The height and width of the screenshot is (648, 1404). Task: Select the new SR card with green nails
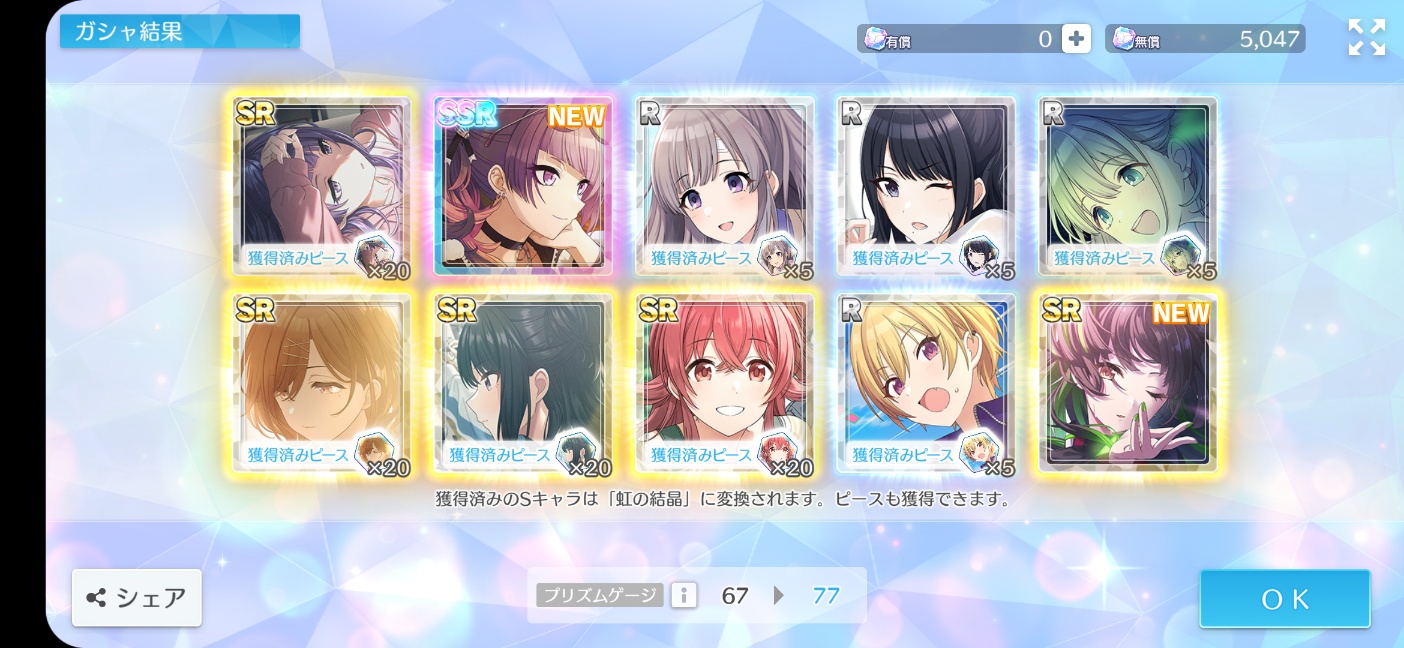pyautogui.click(x=1127, y=383)
